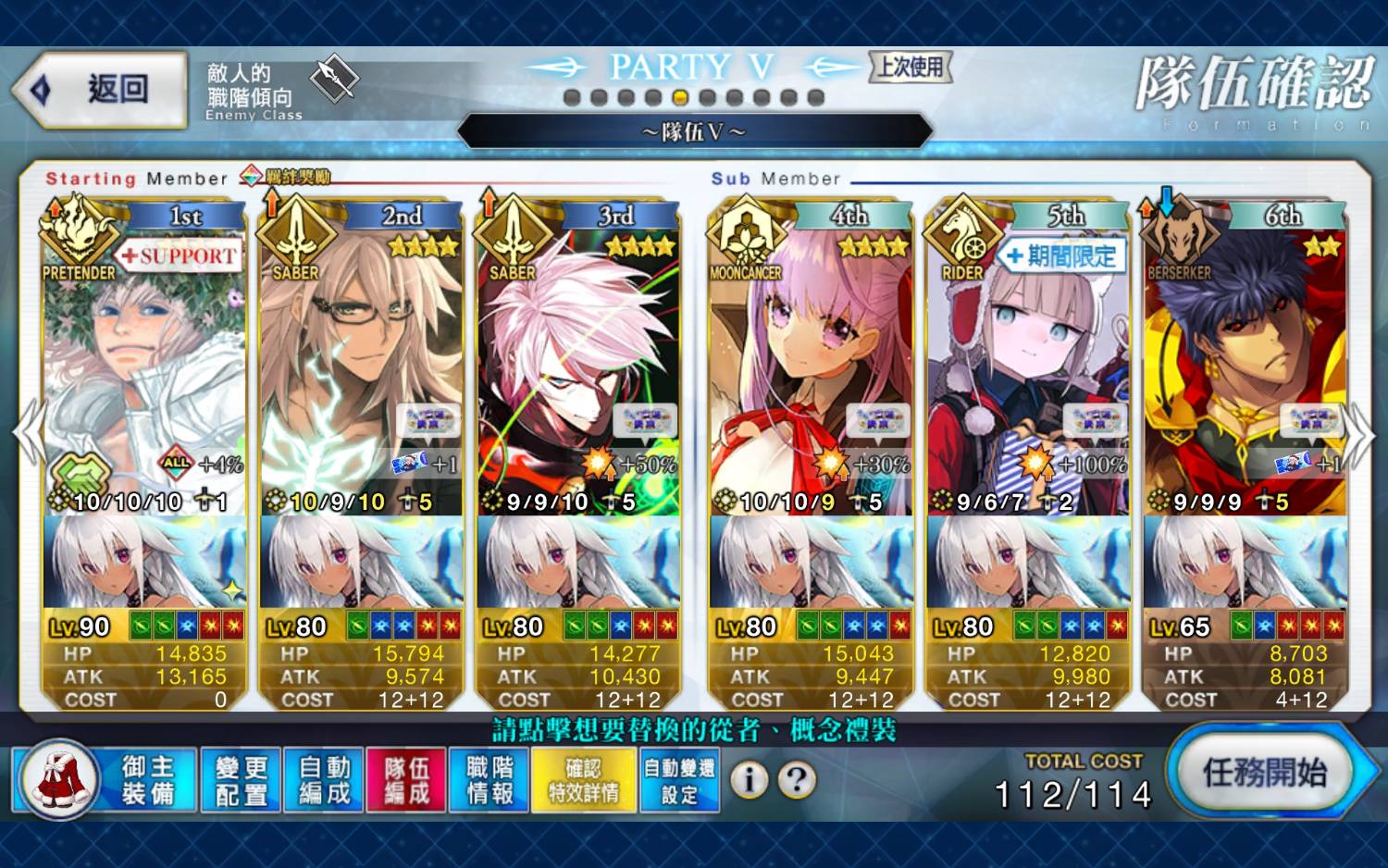Click the round info "i" icon
This screenshot has height=868, width=1388.
coord(750,780)
